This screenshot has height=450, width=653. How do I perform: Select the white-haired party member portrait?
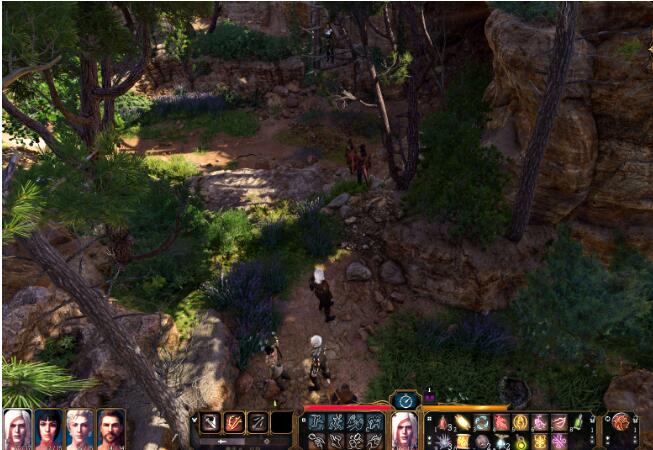17,428
